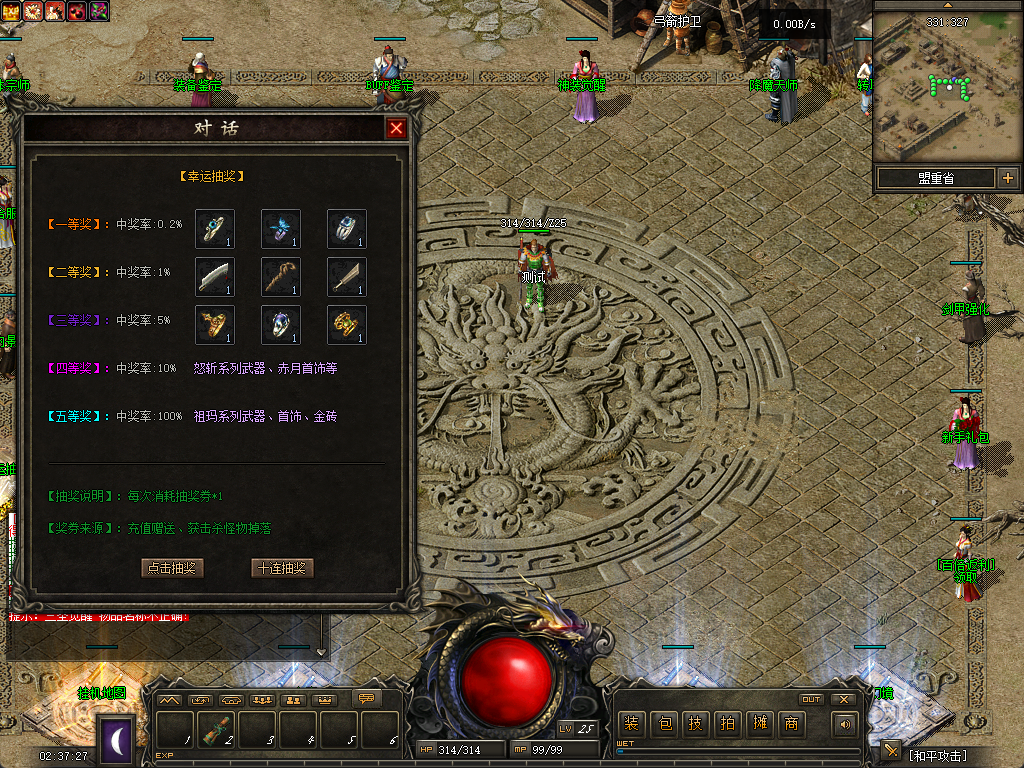Open the 装 equipment panel
1024x768 pixels.
(631, 724)
